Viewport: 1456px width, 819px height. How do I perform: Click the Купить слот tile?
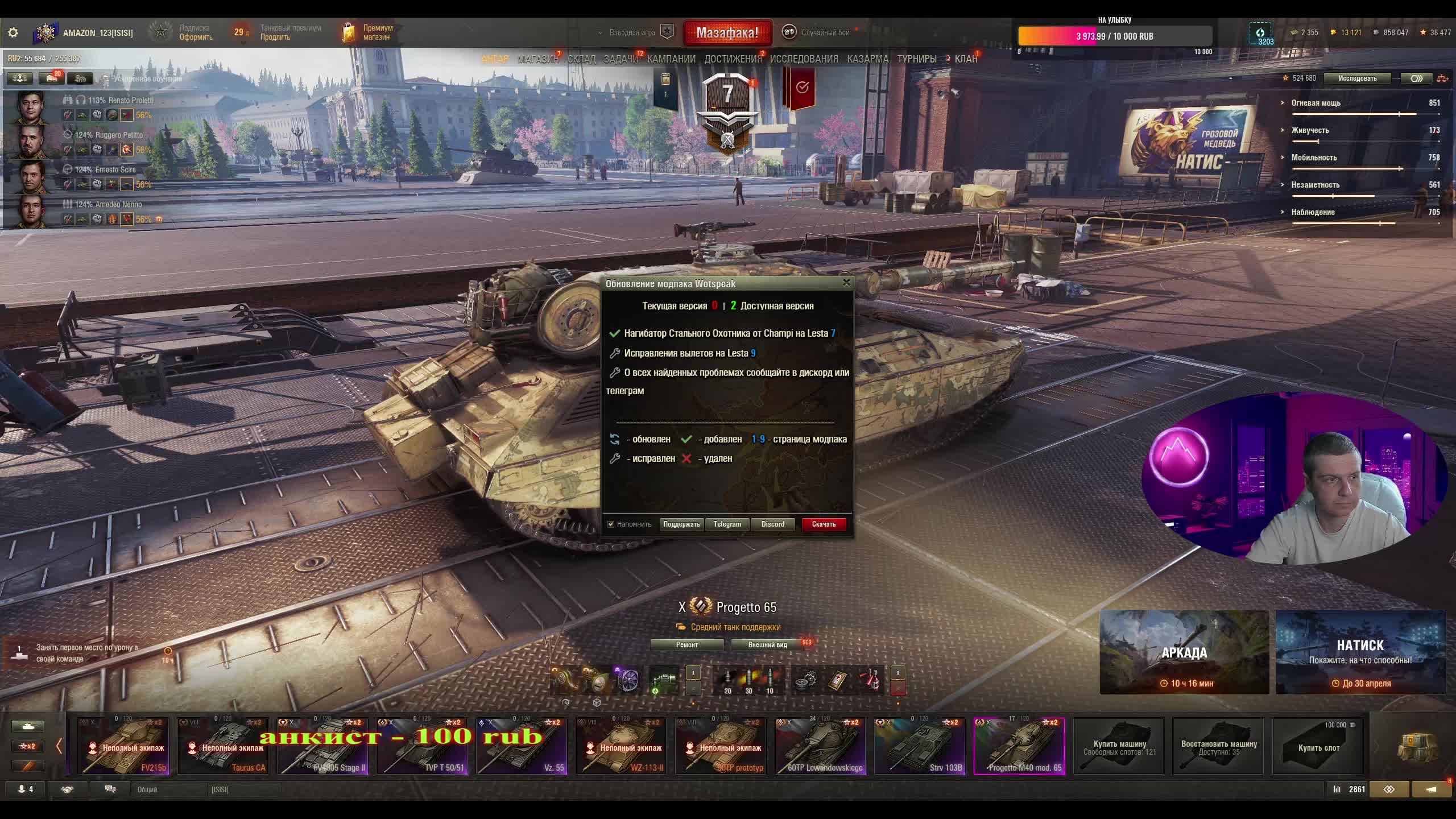click(1318, 746)
